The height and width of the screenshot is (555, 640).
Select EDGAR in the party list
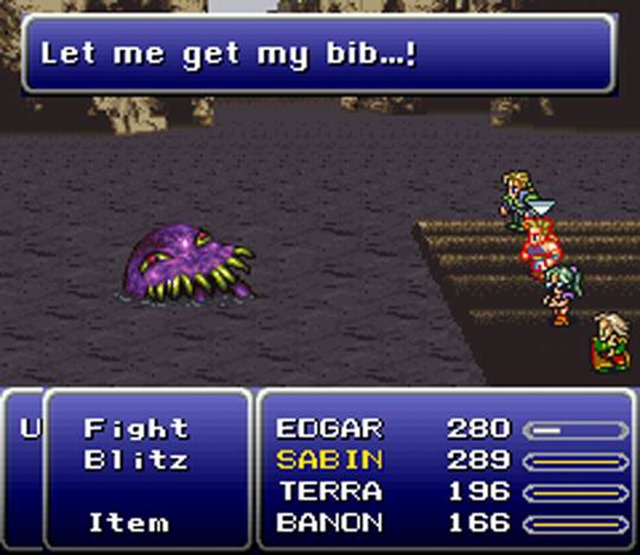(329, 429)
